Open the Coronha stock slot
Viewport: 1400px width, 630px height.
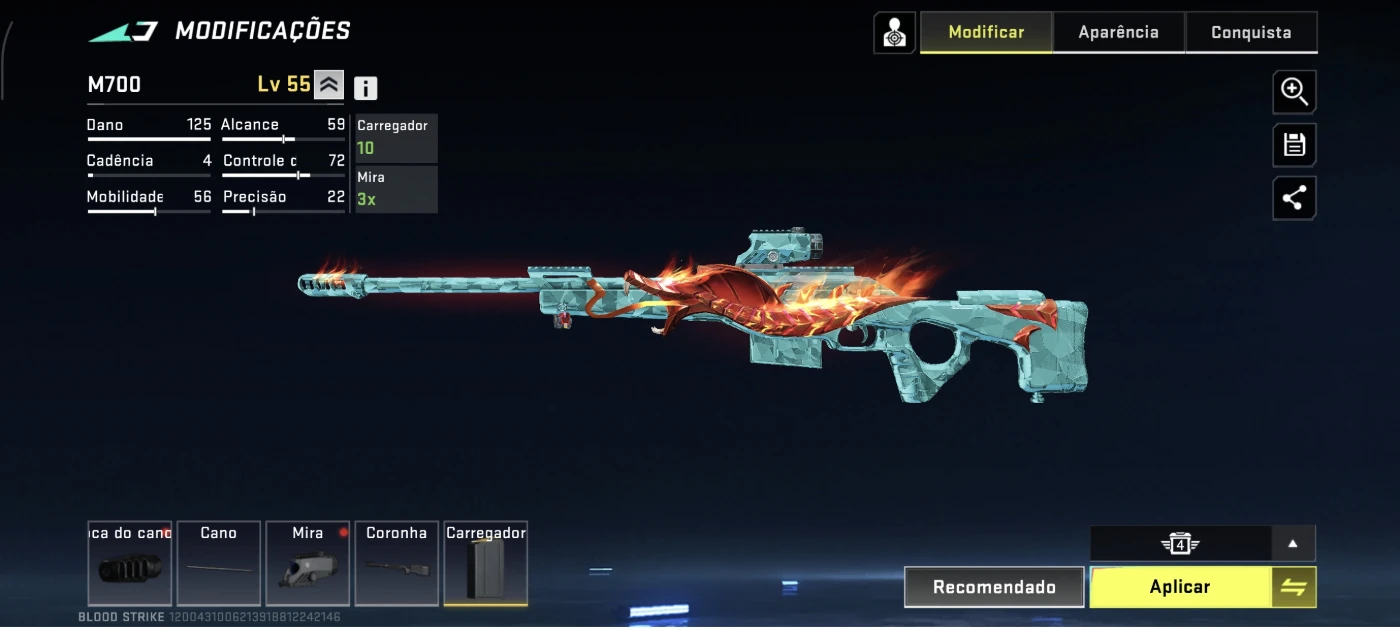tap(396, 563)
